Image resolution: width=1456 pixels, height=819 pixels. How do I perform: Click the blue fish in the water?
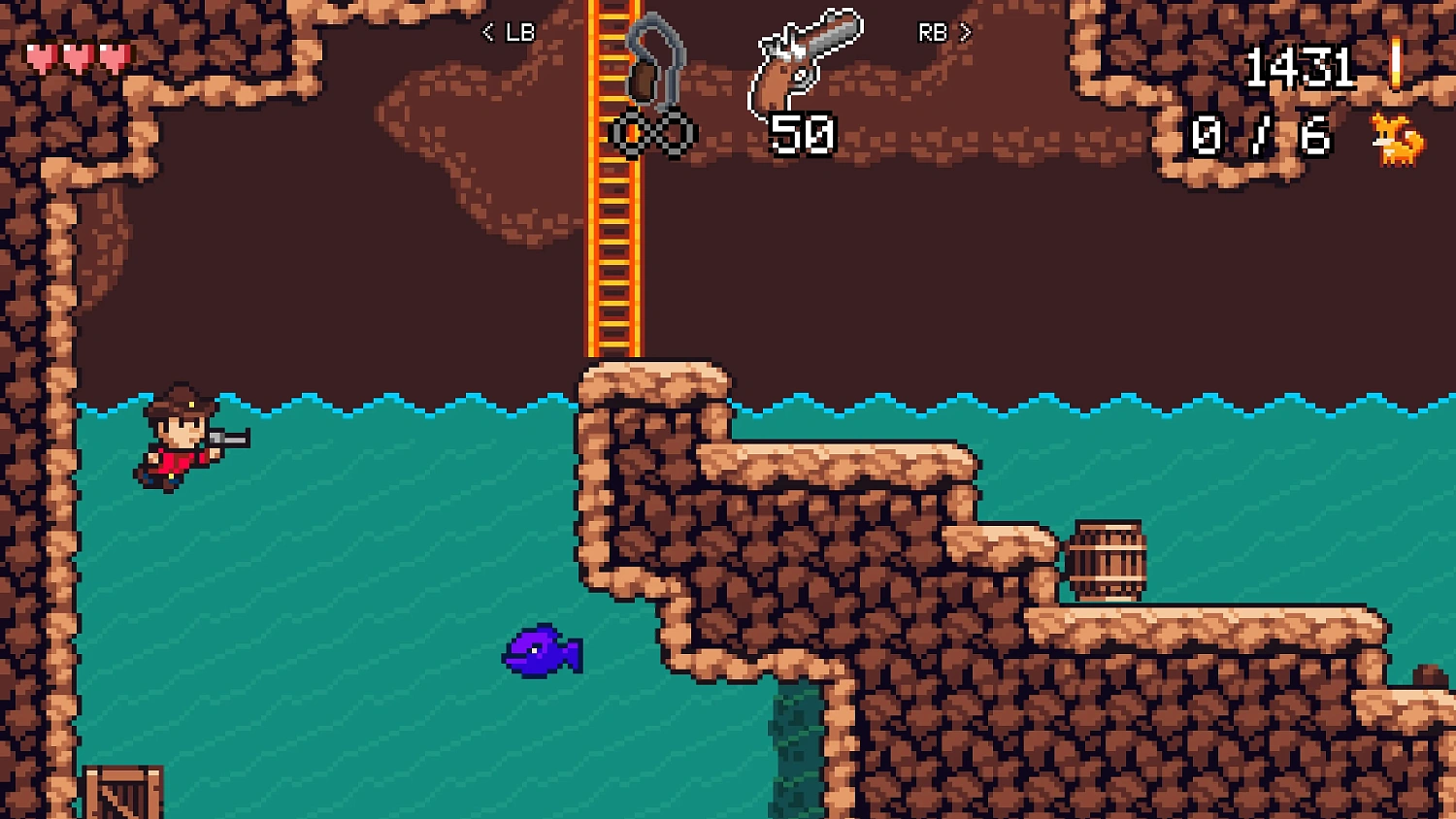[x=541, y=652]
